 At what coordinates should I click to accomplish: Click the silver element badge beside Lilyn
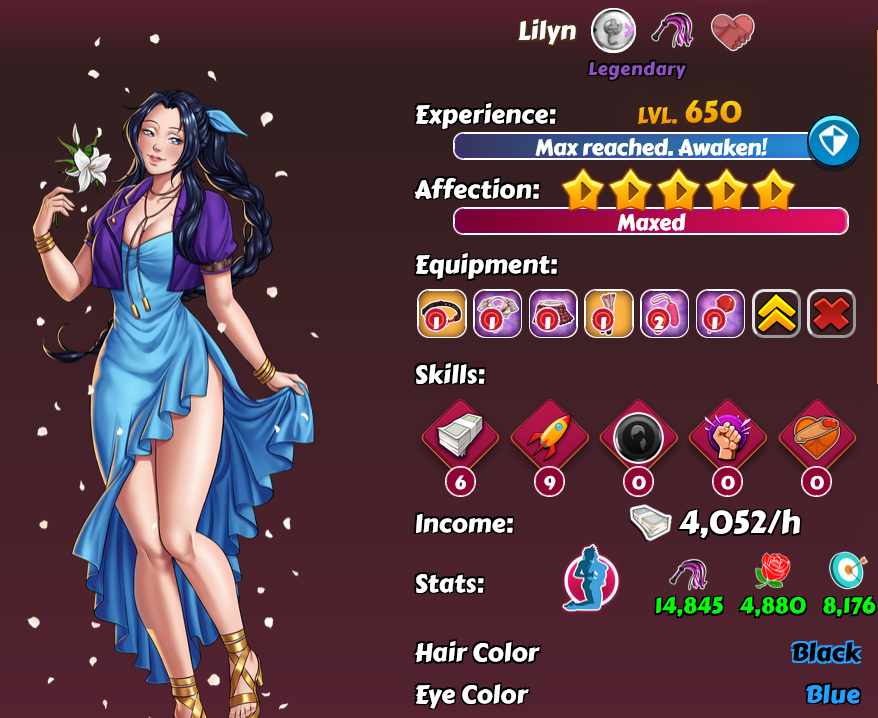click(613, 31)
